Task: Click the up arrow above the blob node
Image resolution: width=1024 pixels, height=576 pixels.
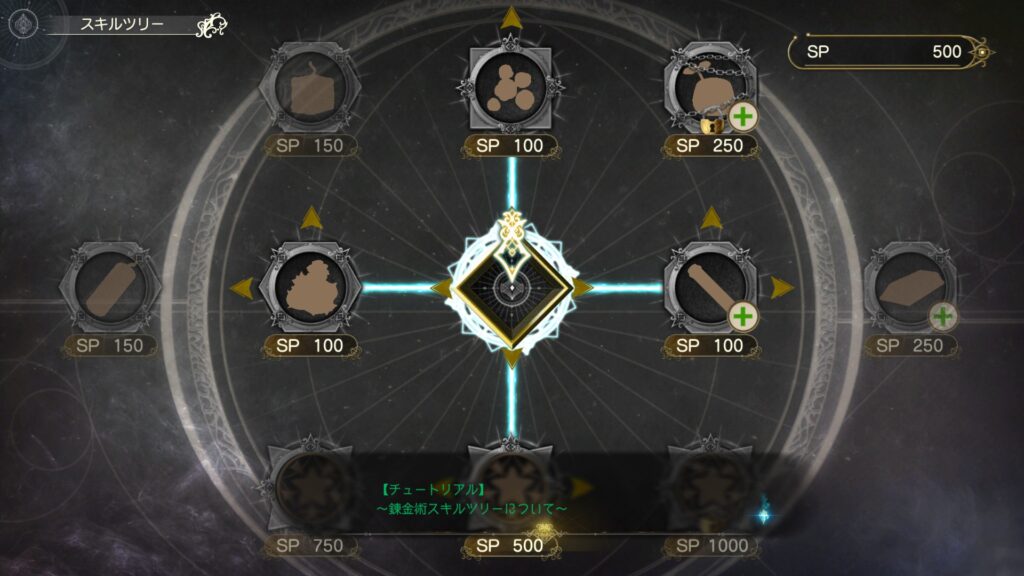Action: pyautogui.click(x=310, y=217)
